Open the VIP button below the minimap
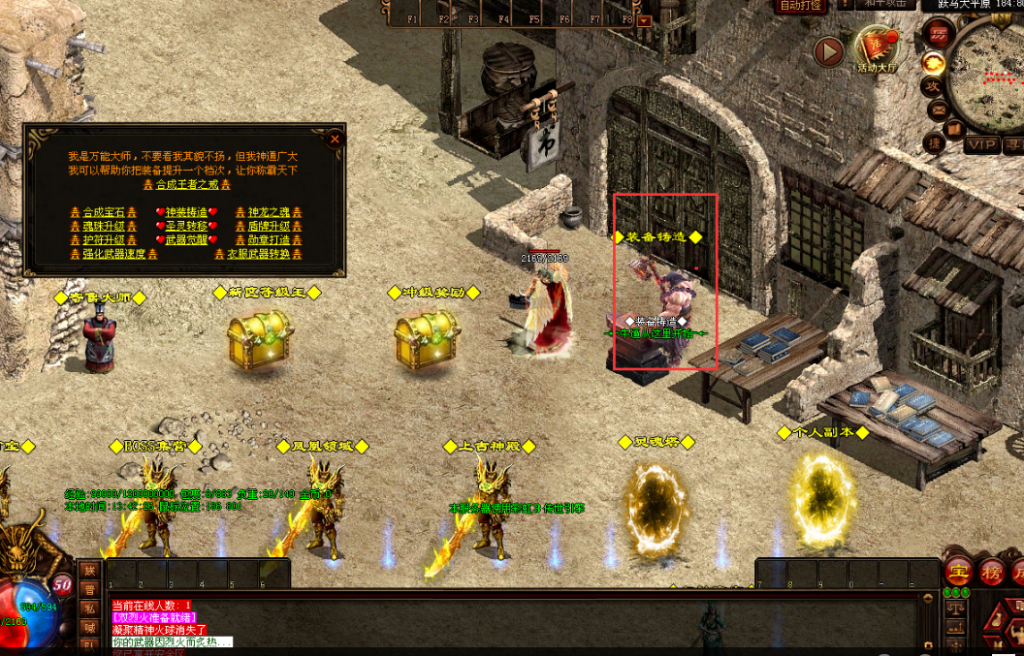 pyautogui.click(x=981, y=144)
